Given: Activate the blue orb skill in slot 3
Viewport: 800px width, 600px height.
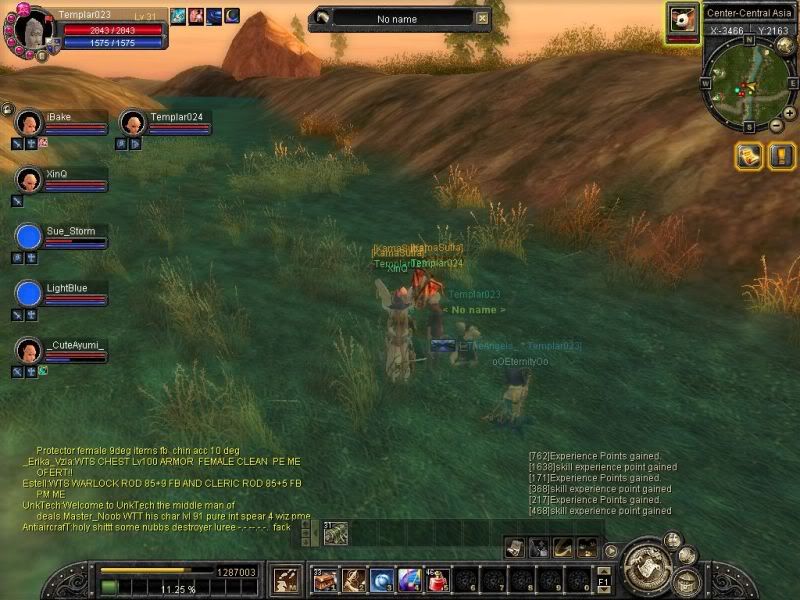Looking at the screenshot, I should [x=382, y=579].
